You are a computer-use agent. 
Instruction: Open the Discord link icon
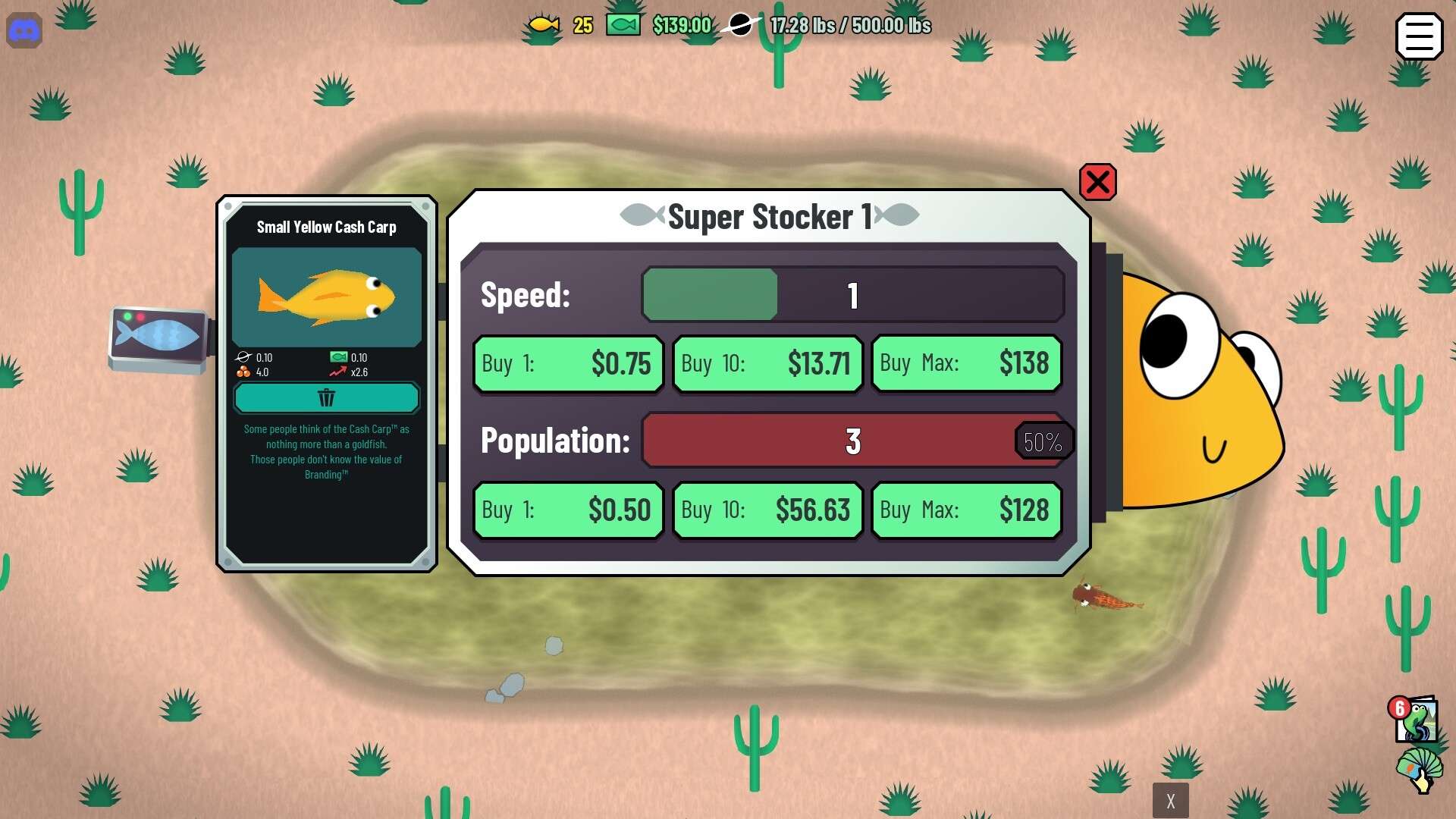point(24,31)
